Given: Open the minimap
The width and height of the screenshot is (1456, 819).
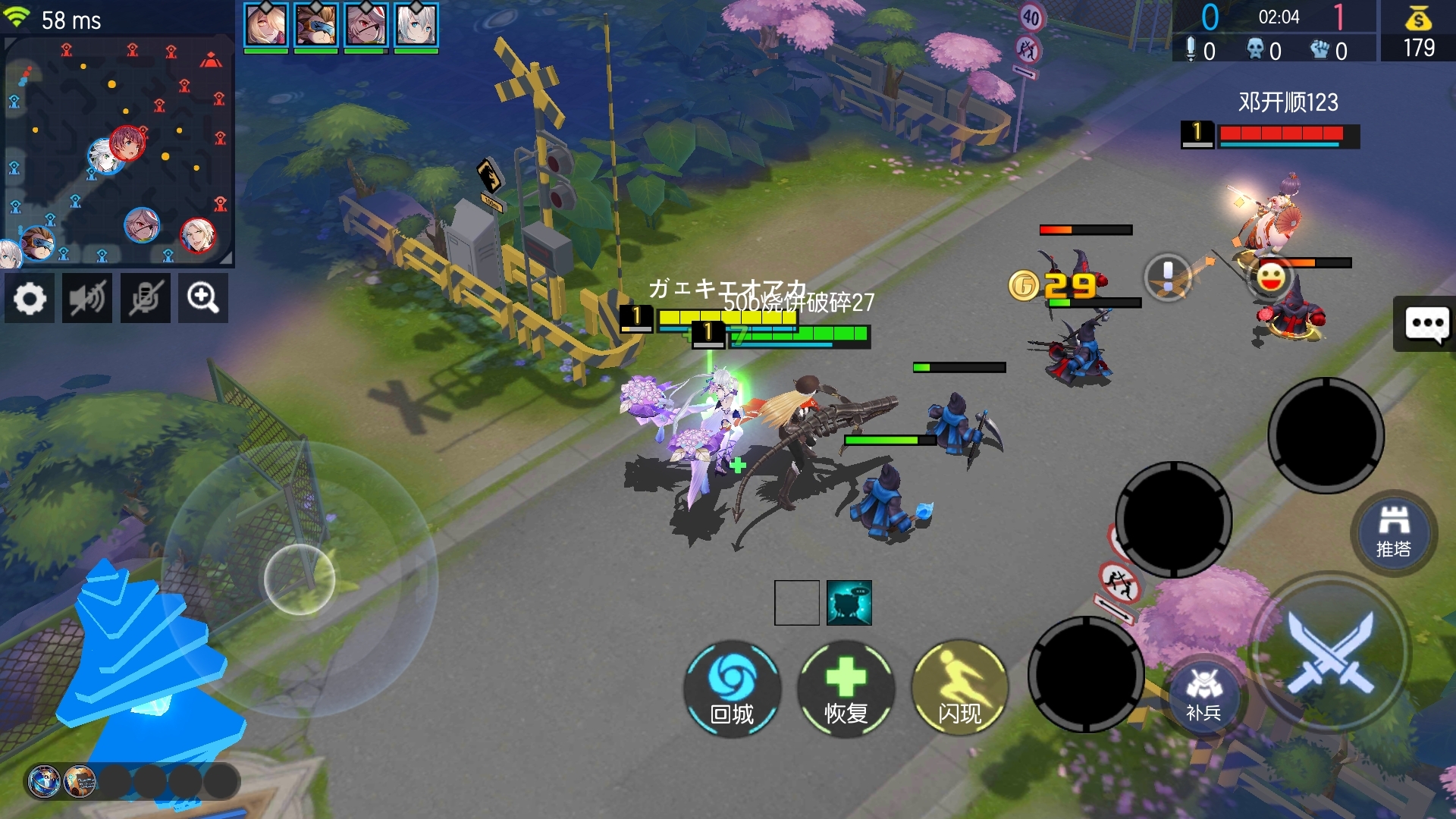Looking at the screenshot, I should [118, 152].
